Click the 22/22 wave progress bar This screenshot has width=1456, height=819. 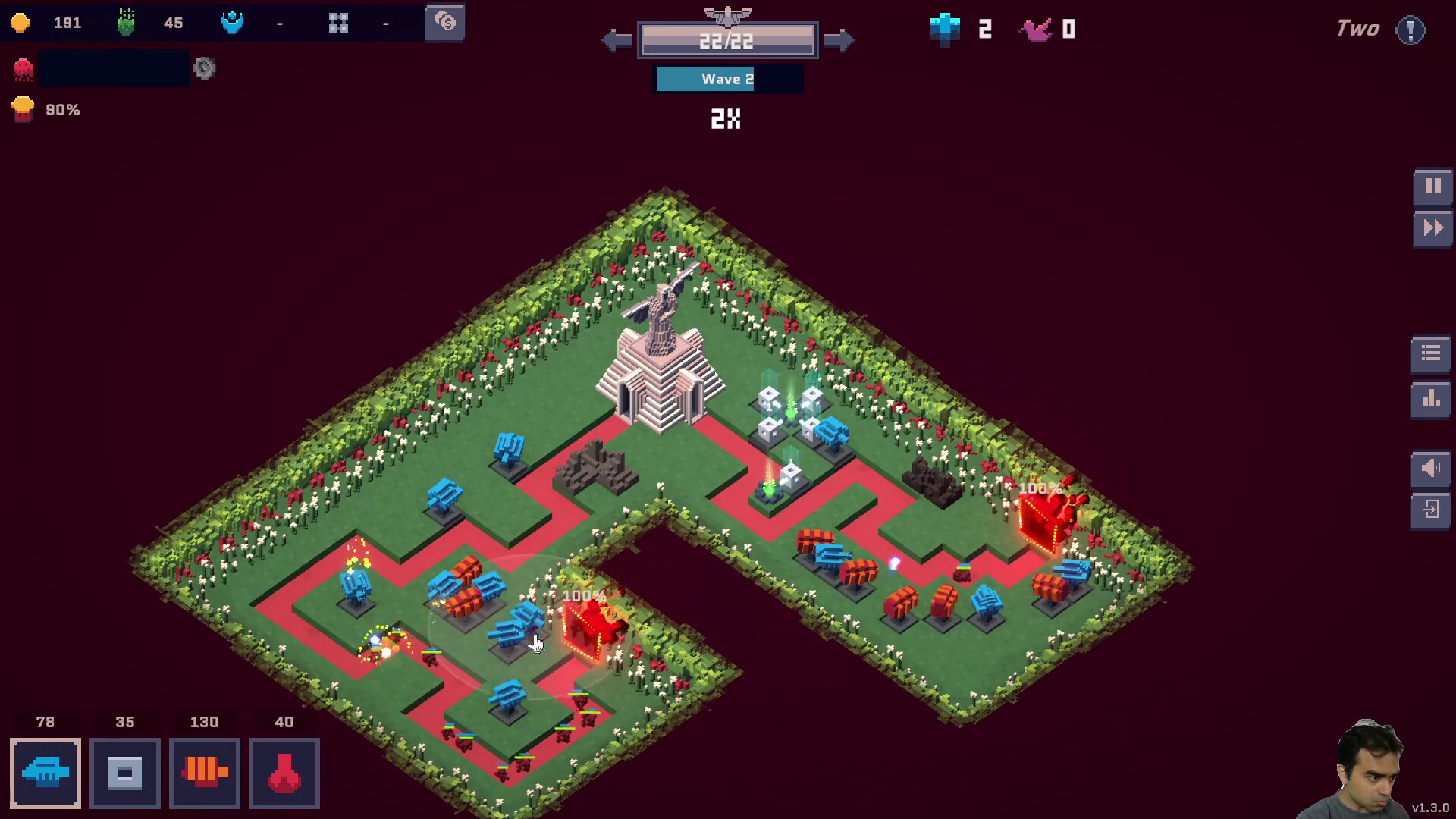tap(728, 40)
